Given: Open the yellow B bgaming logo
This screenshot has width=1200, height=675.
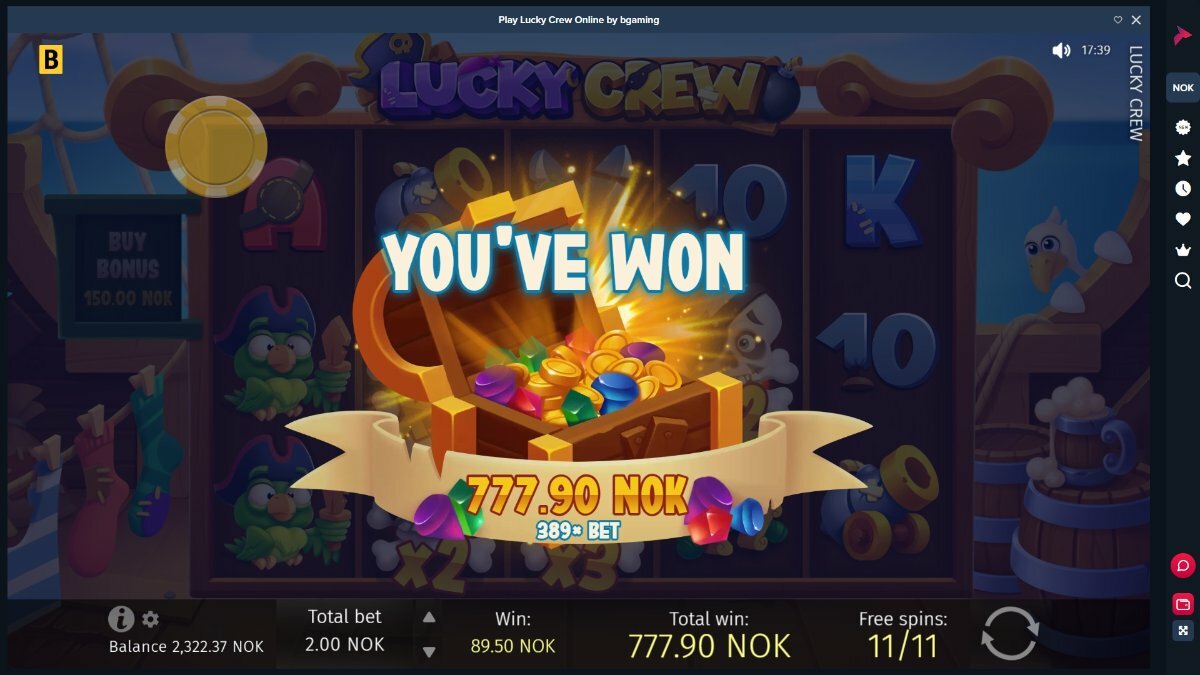Looking at the screenshot, I should click(x=49, y=59).
